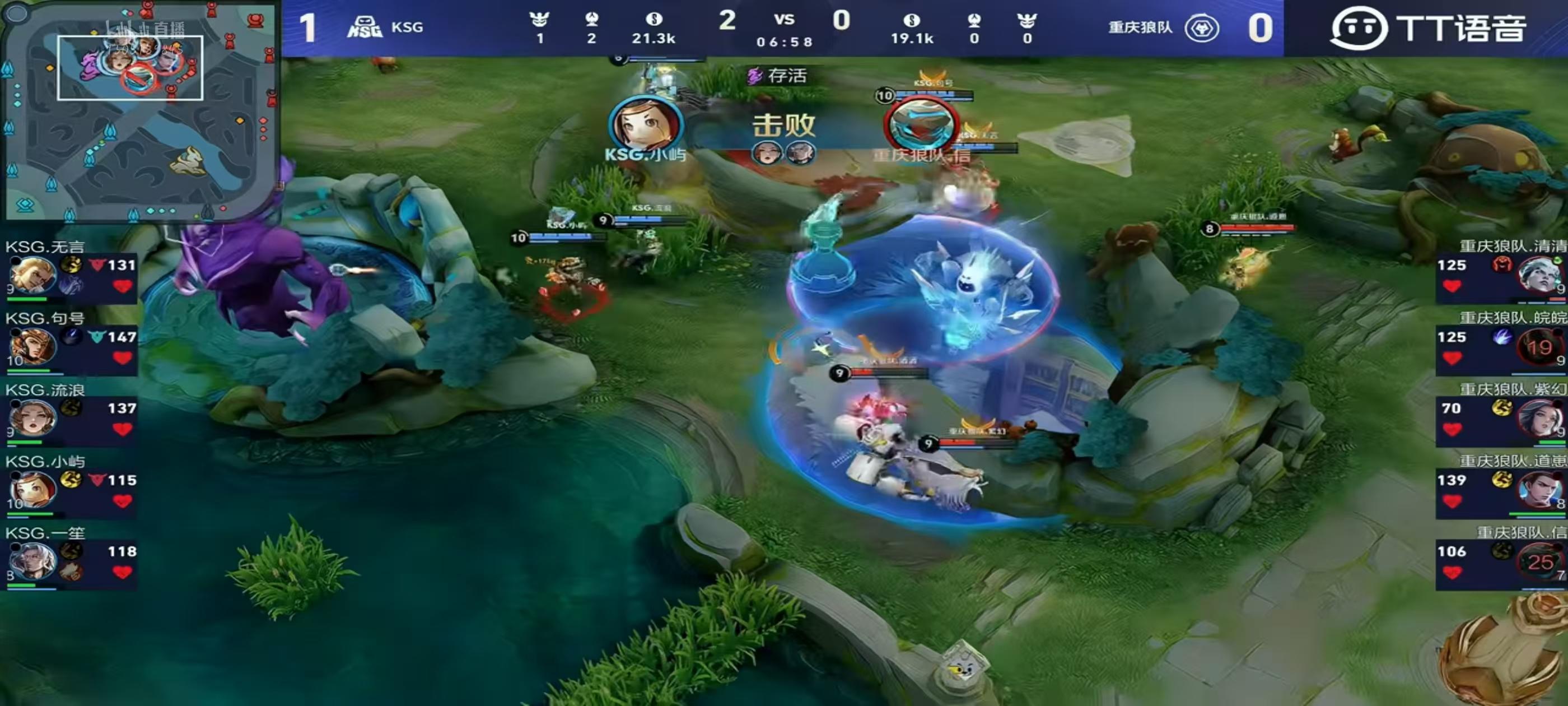Select KSG.无言's hero portrait
This screenshot has width=1568, height=706.
coord(32,275)
